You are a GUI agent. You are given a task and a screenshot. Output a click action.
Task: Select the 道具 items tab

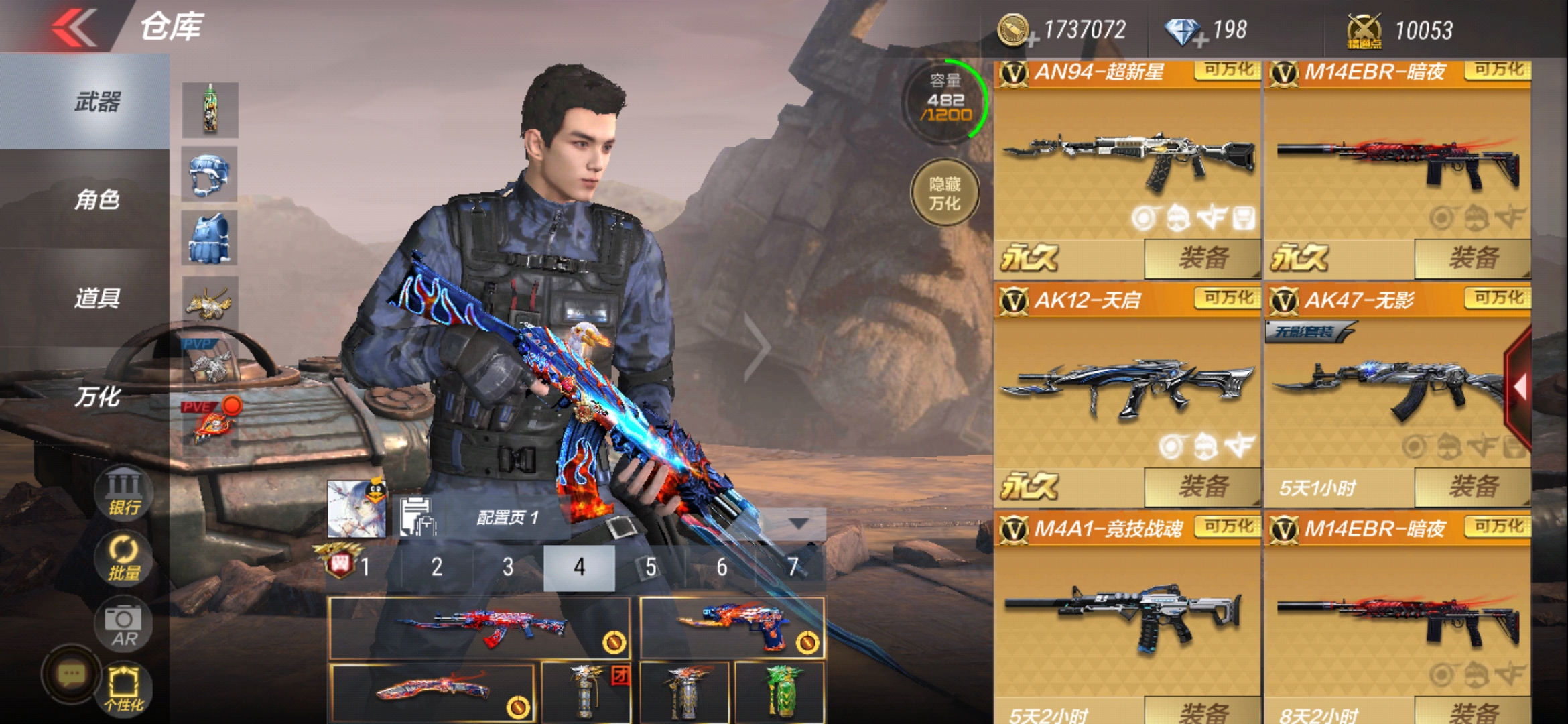pyautogui.click(x=97, y=298)
